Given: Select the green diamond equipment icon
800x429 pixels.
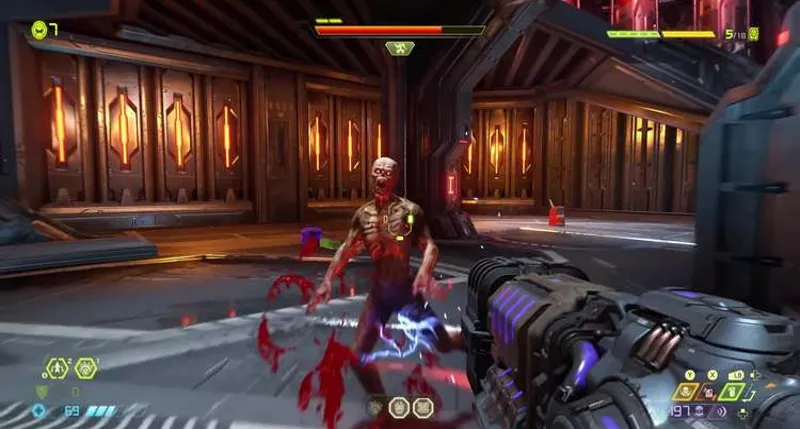Looking at the screenshot, I should tap(733, 392).
